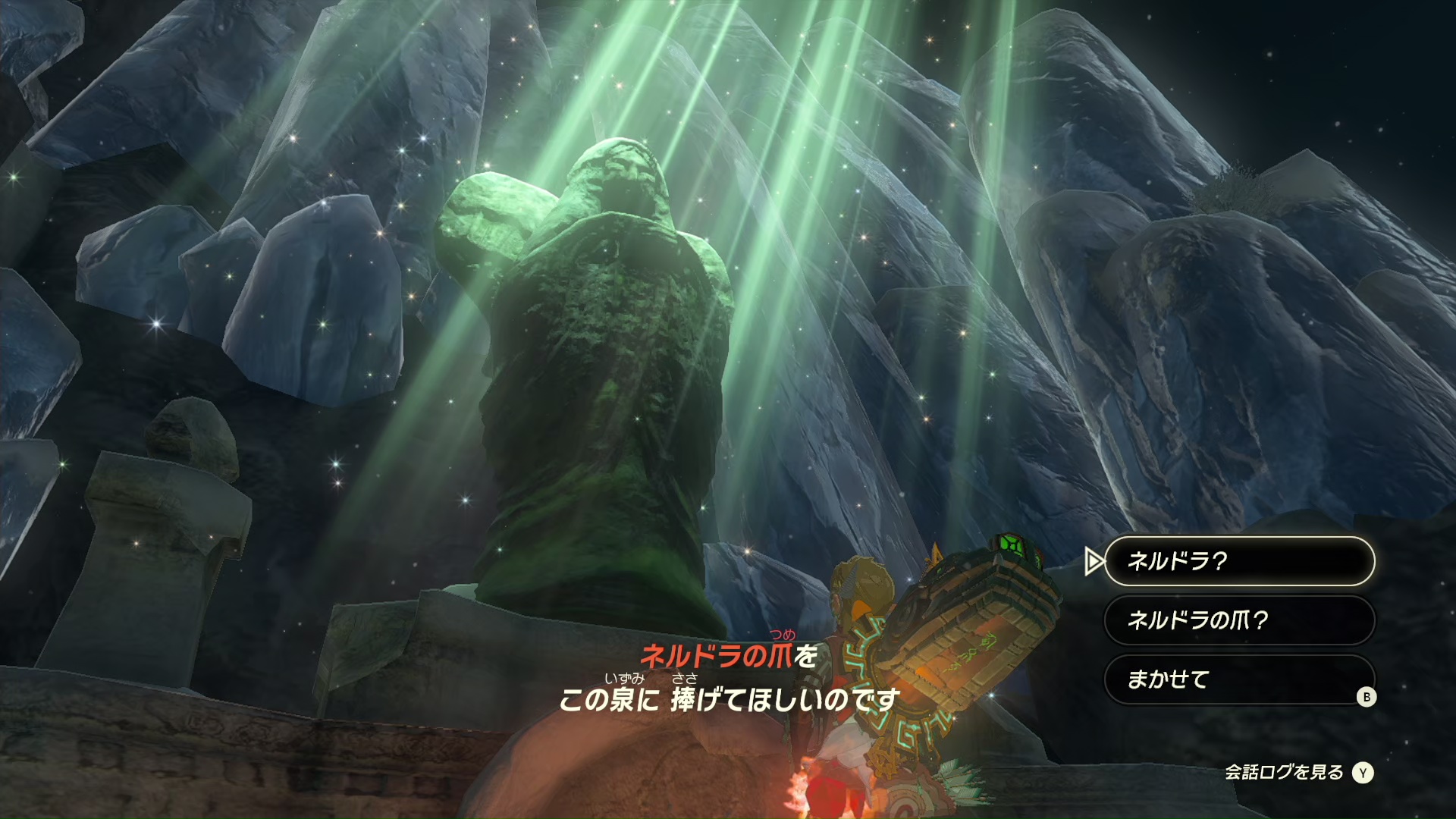The image size is (1456, 819).
Task: Open the conversation log (会話ログを見る)
Action: 1298,773
